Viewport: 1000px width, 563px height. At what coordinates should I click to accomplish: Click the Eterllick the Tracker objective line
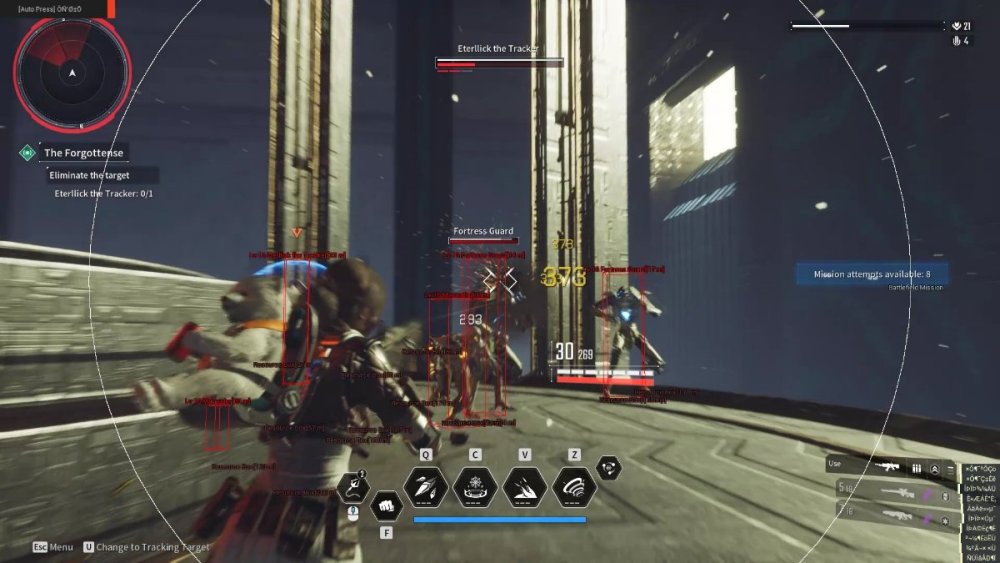point(104,193)
